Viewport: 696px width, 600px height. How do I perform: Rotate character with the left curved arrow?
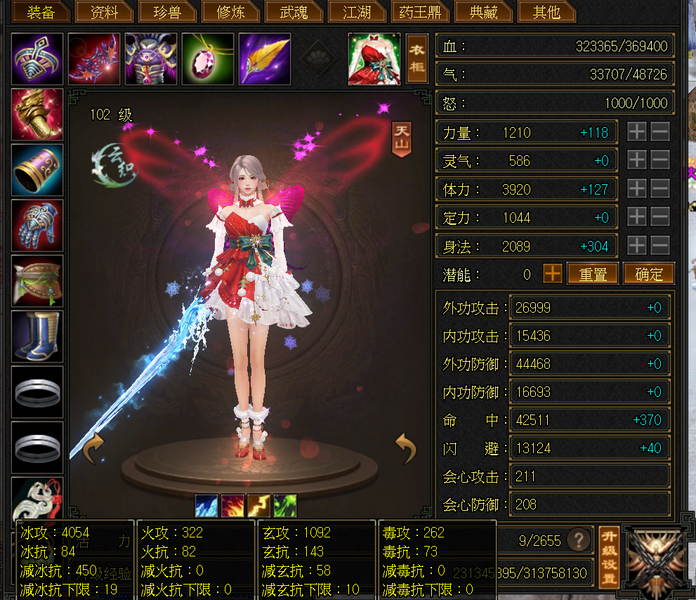(92, 449)
